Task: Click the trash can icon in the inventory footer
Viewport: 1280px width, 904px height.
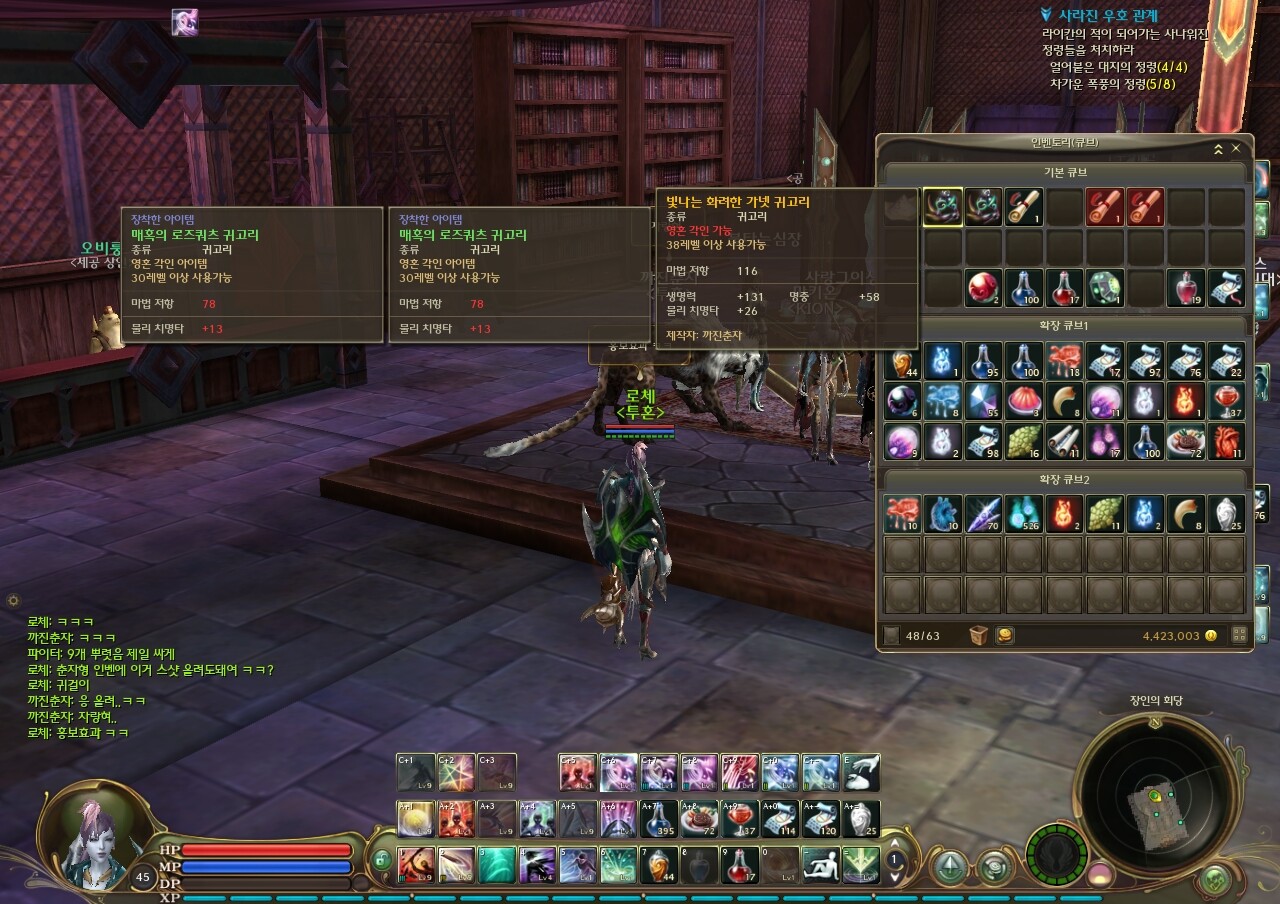Action: tap(980, 635)
